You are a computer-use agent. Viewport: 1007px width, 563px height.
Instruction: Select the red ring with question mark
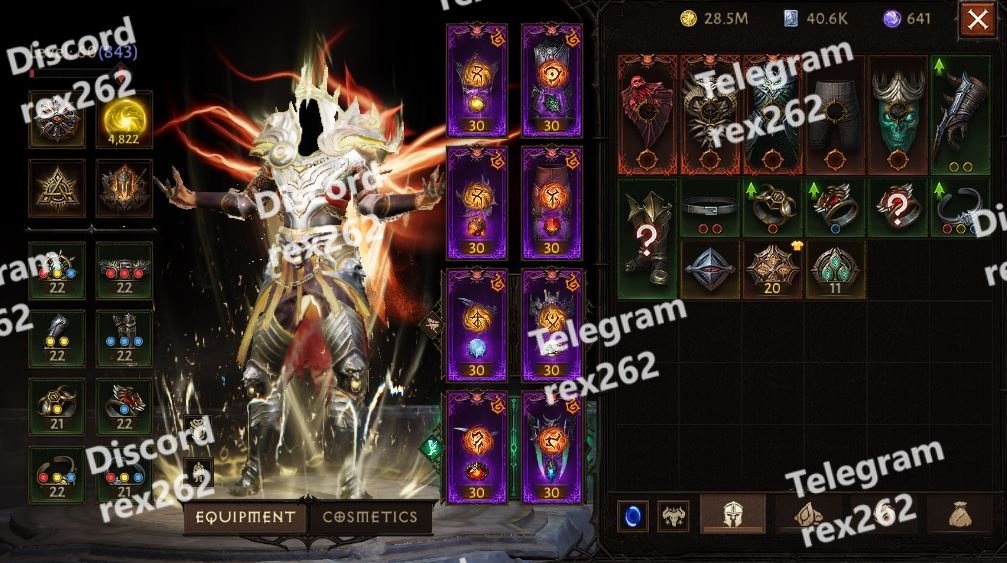(898, 208)
